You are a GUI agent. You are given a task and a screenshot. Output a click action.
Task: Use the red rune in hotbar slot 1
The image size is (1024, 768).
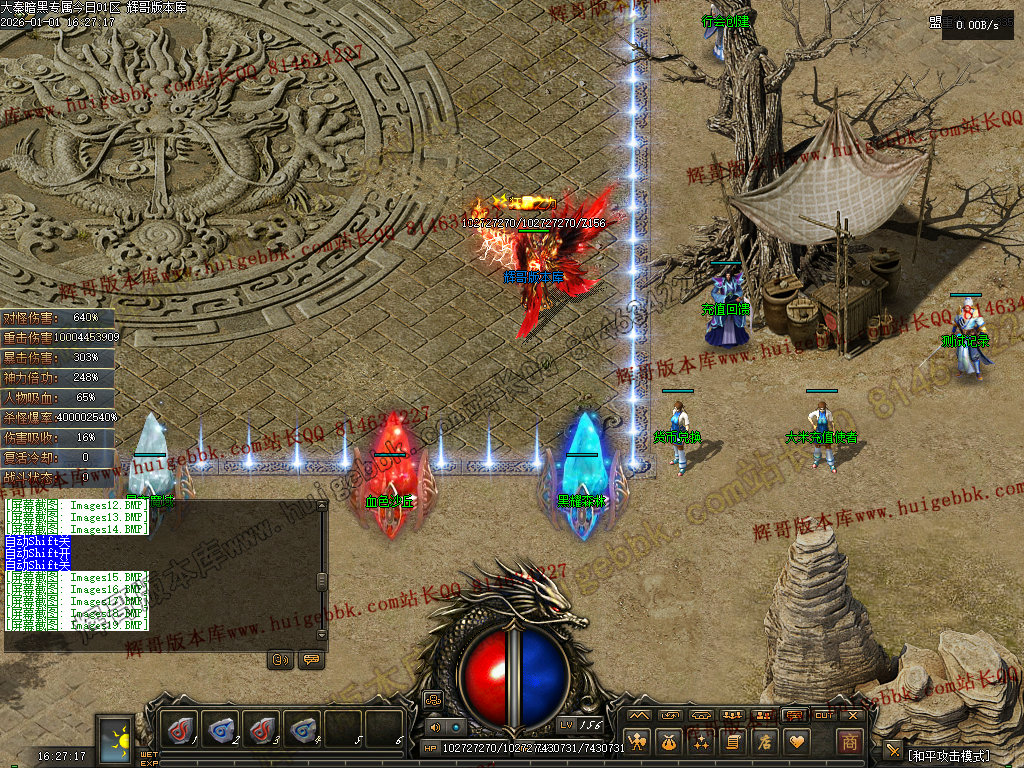(x=180, y=730)
